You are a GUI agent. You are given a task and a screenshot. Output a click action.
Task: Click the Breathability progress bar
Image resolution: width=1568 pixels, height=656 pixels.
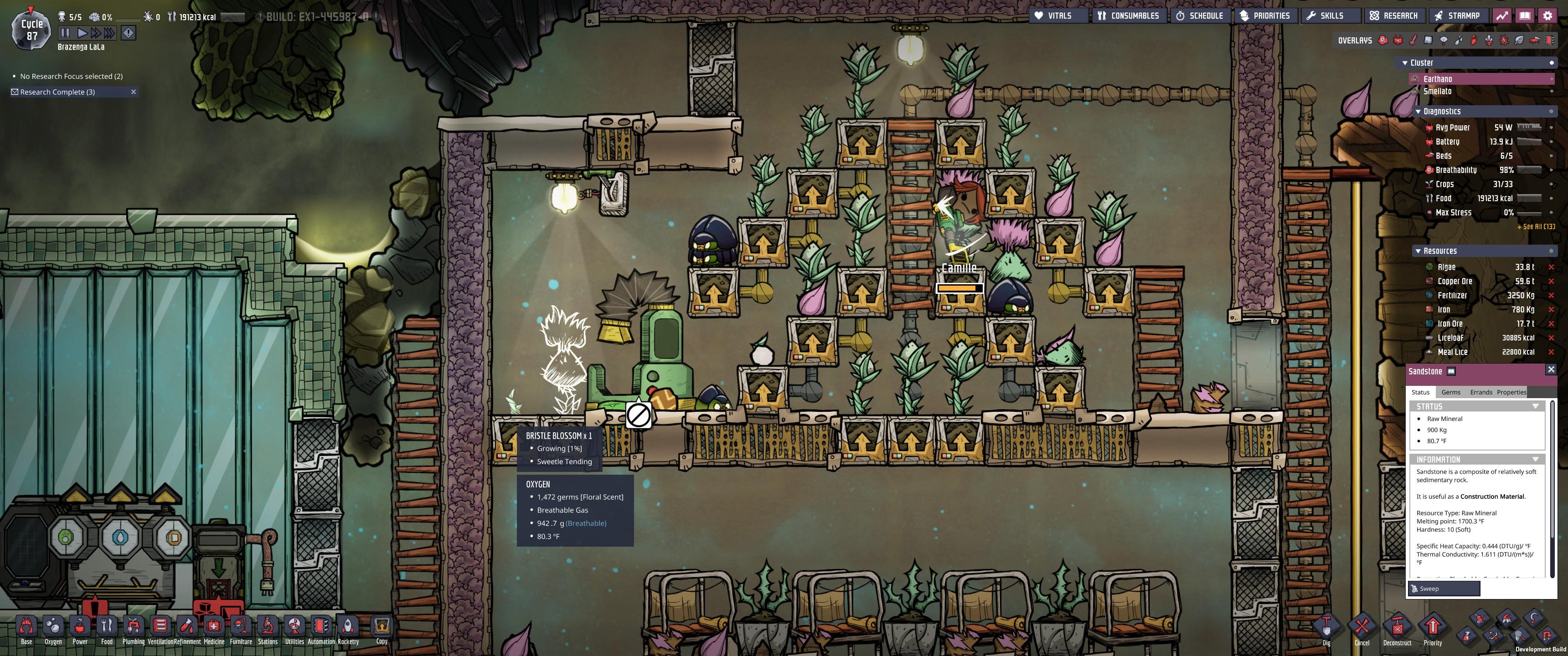(1529, 170)
